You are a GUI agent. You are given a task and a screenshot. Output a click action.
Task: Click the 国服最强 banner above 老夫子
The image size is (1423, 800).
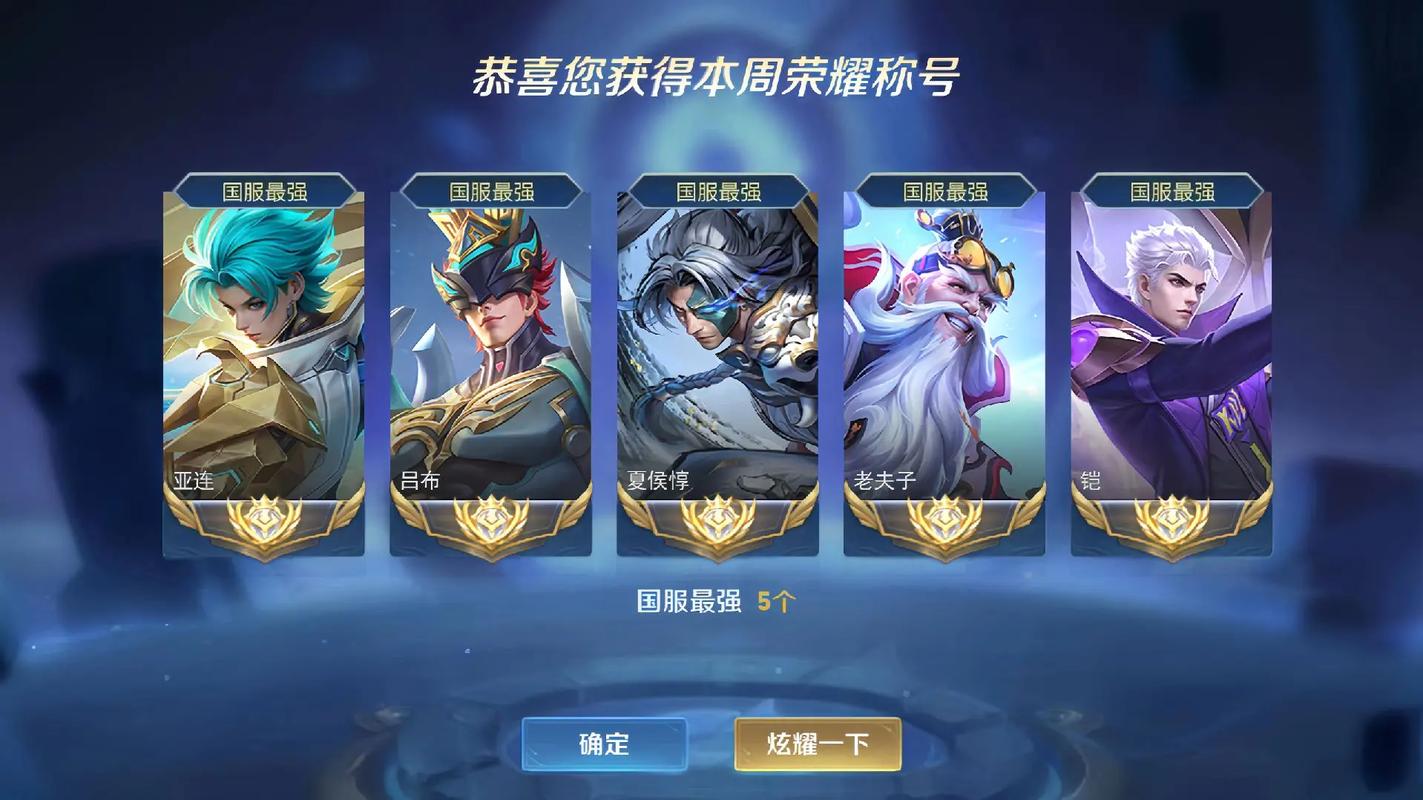coord(943,190)
